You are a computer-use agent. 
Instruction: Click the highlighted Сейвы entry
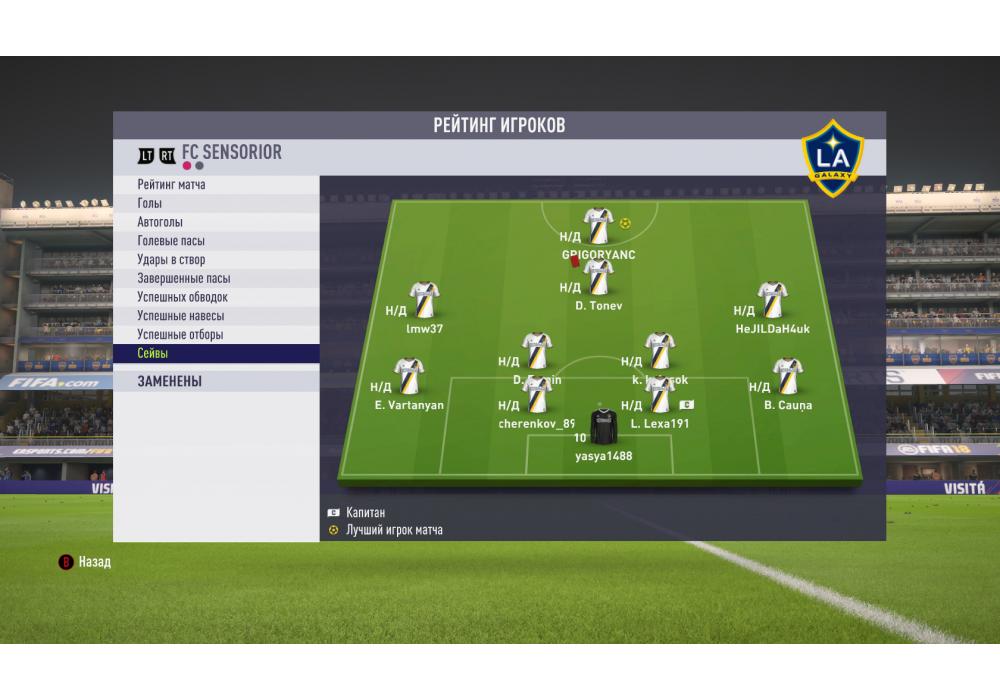coord(216,354)
